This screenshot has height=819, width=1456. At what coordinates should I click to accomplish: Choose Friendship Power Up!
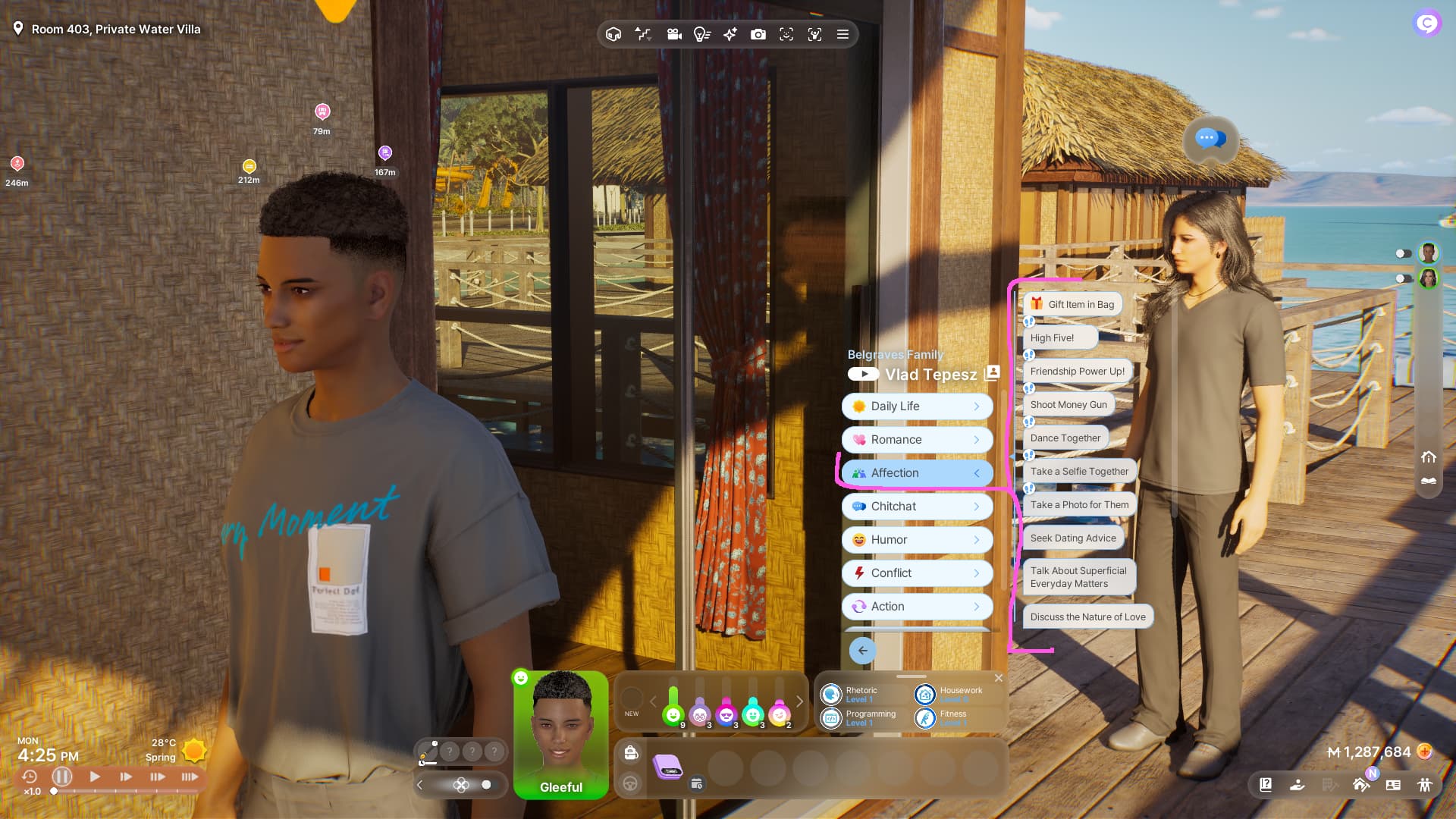[x=1077, y=371]
